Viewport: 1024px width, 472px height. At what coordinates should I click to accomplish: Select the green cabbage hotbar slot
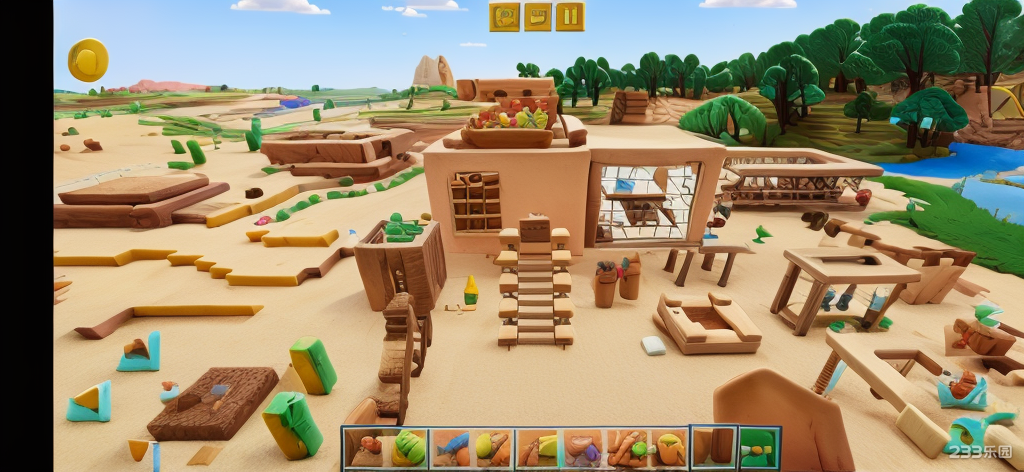click(408, 448)
